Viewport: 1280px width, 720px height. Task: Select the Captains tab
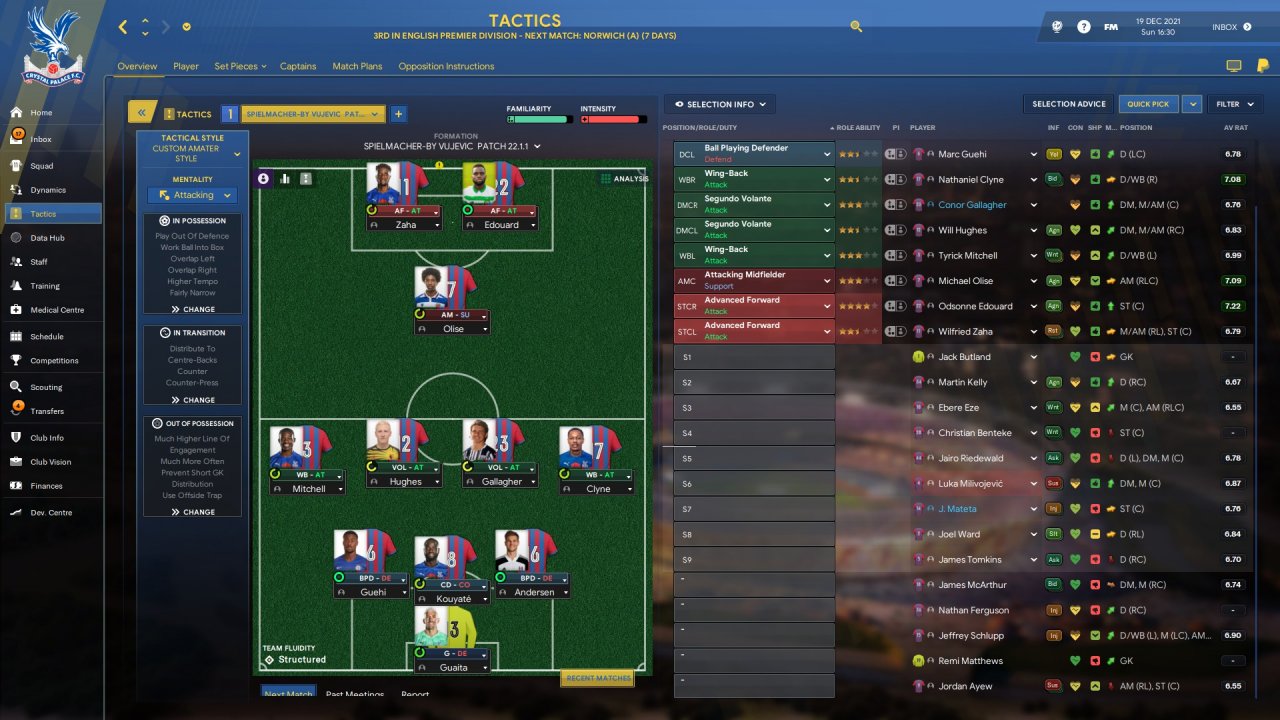pyautogui.click(x=298, y=67)
